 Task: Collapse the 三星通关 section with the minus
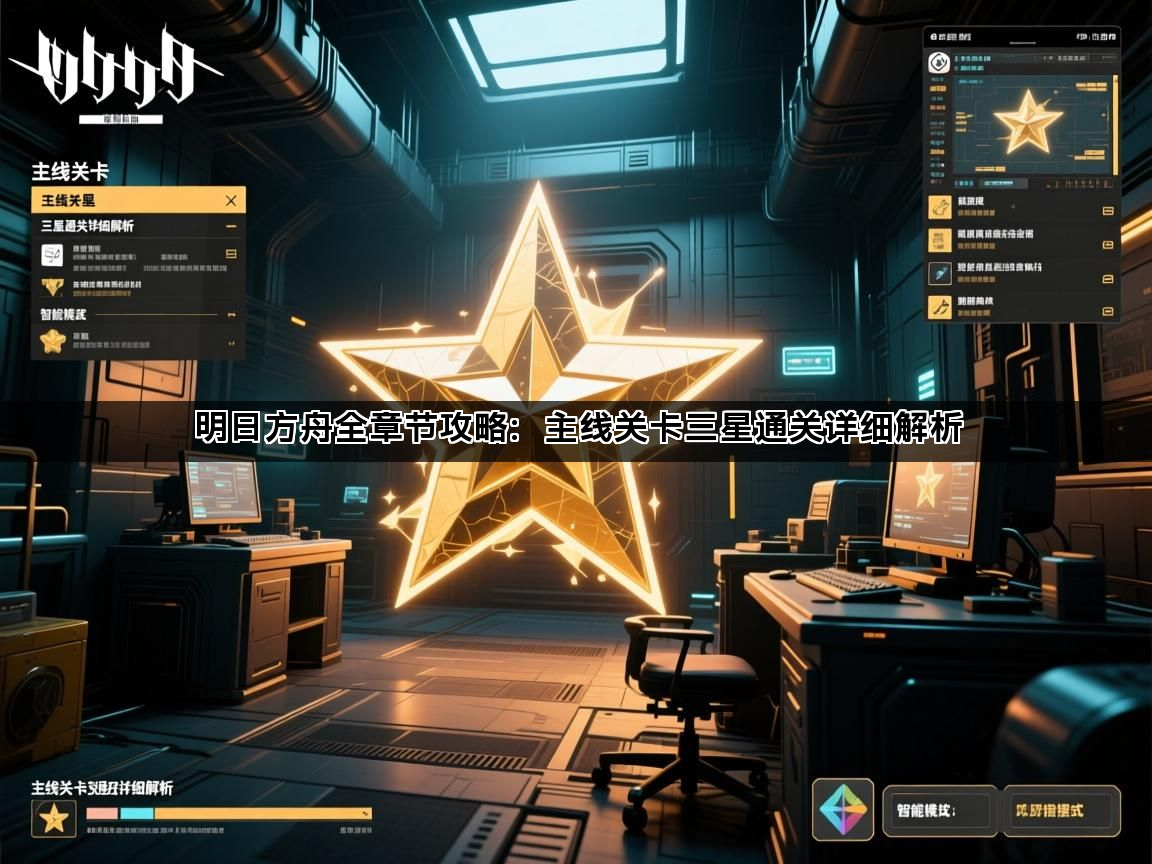pos(231,227)
